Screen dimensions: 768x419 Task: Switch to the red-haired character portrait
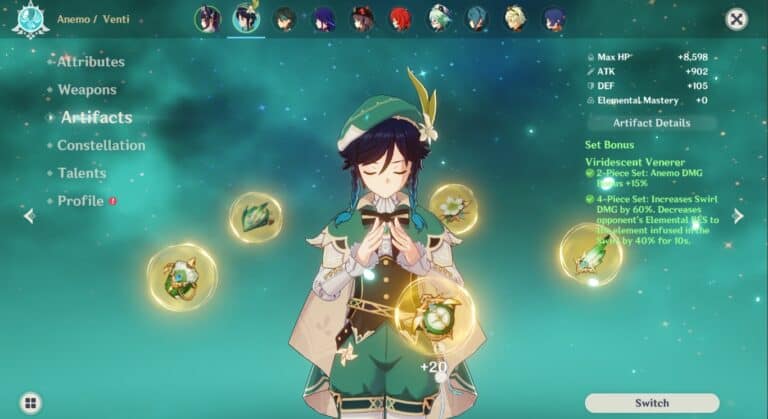(400, 19)
